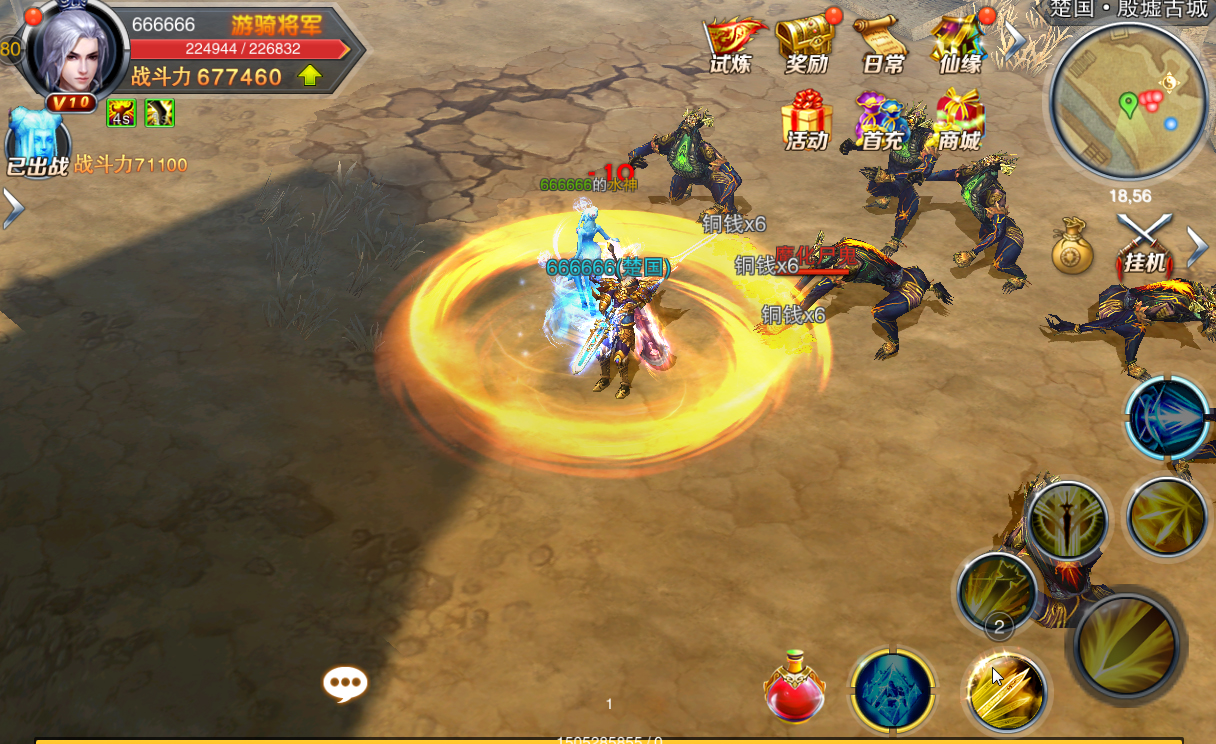Open the chat speech bubble

[345, 685]
